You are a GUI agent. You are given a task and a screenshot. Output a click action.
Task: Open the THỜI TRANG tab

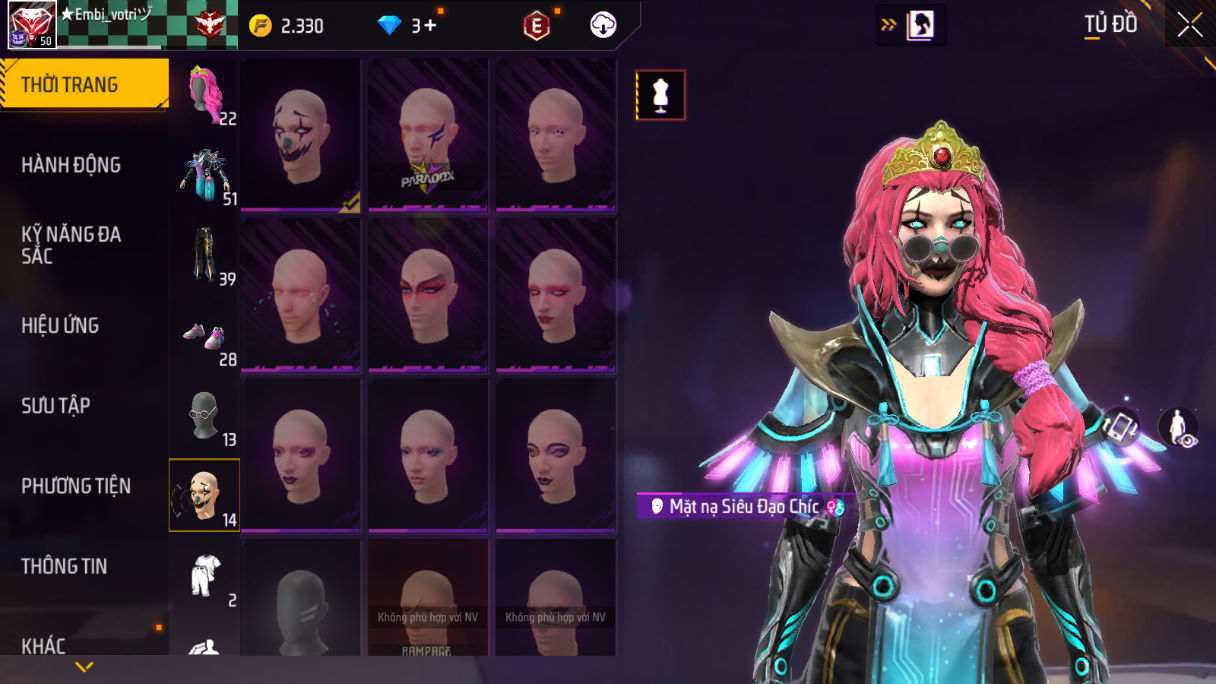[x=84, y=84]
